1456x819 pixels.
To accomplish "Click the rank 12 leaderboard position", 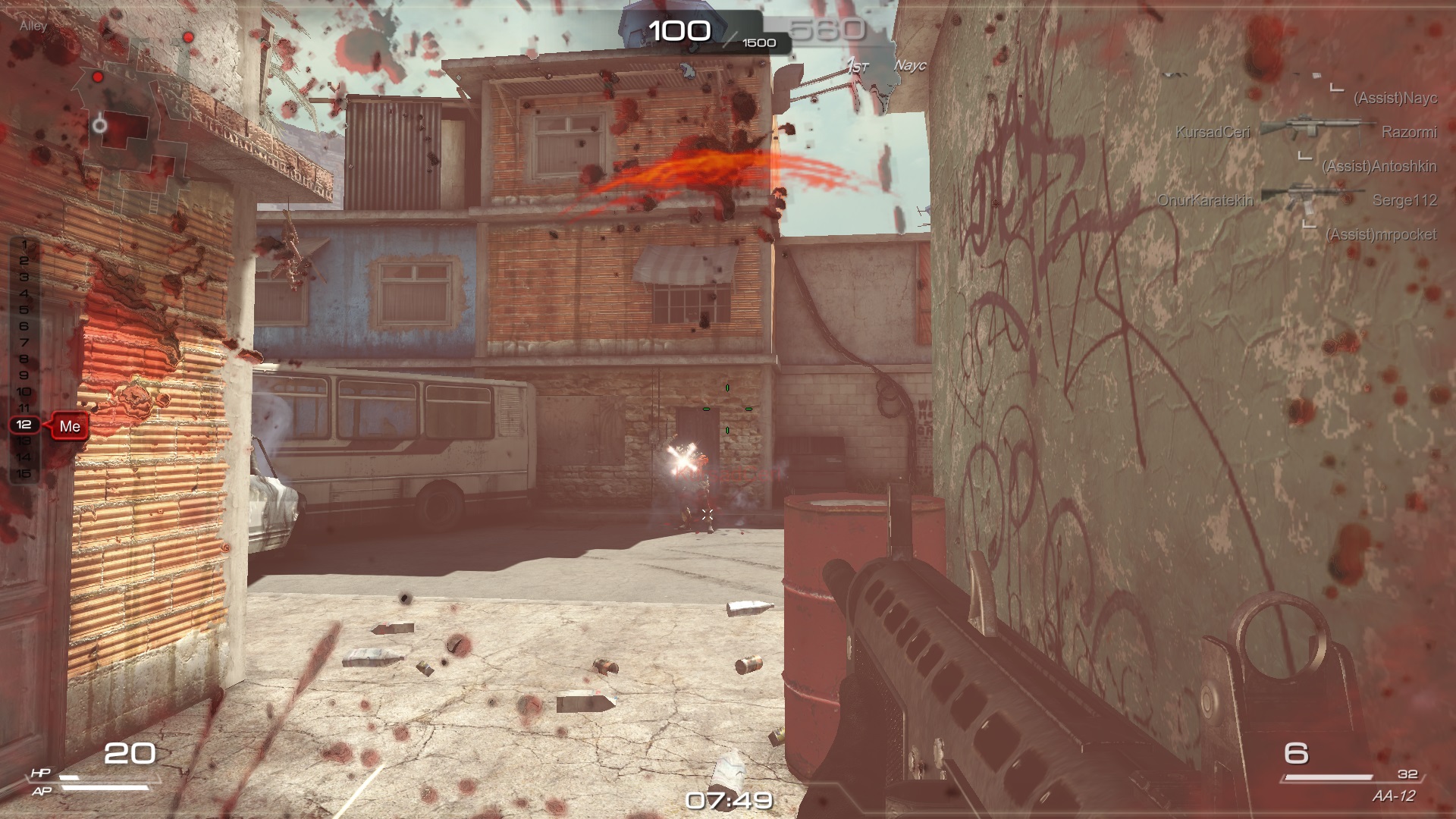I will click(x=24, y=425).
